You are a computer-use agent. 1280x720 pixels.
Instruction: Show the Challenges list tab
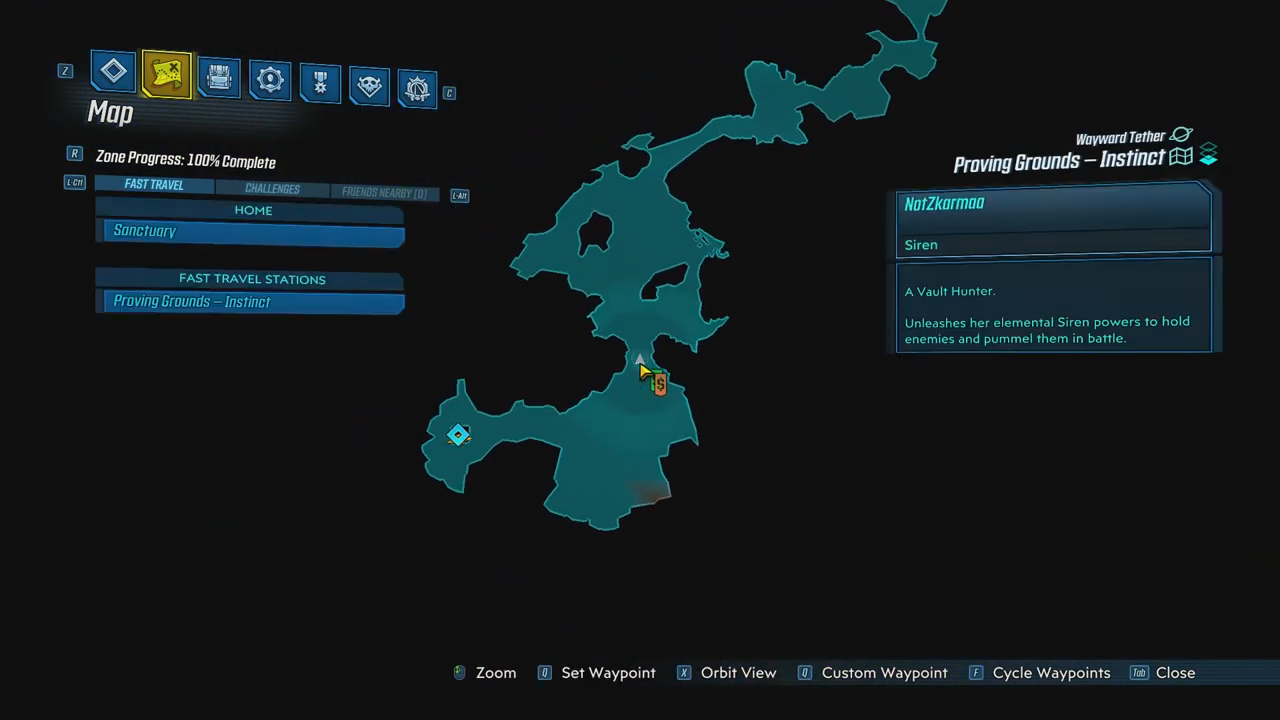(272, 189)
